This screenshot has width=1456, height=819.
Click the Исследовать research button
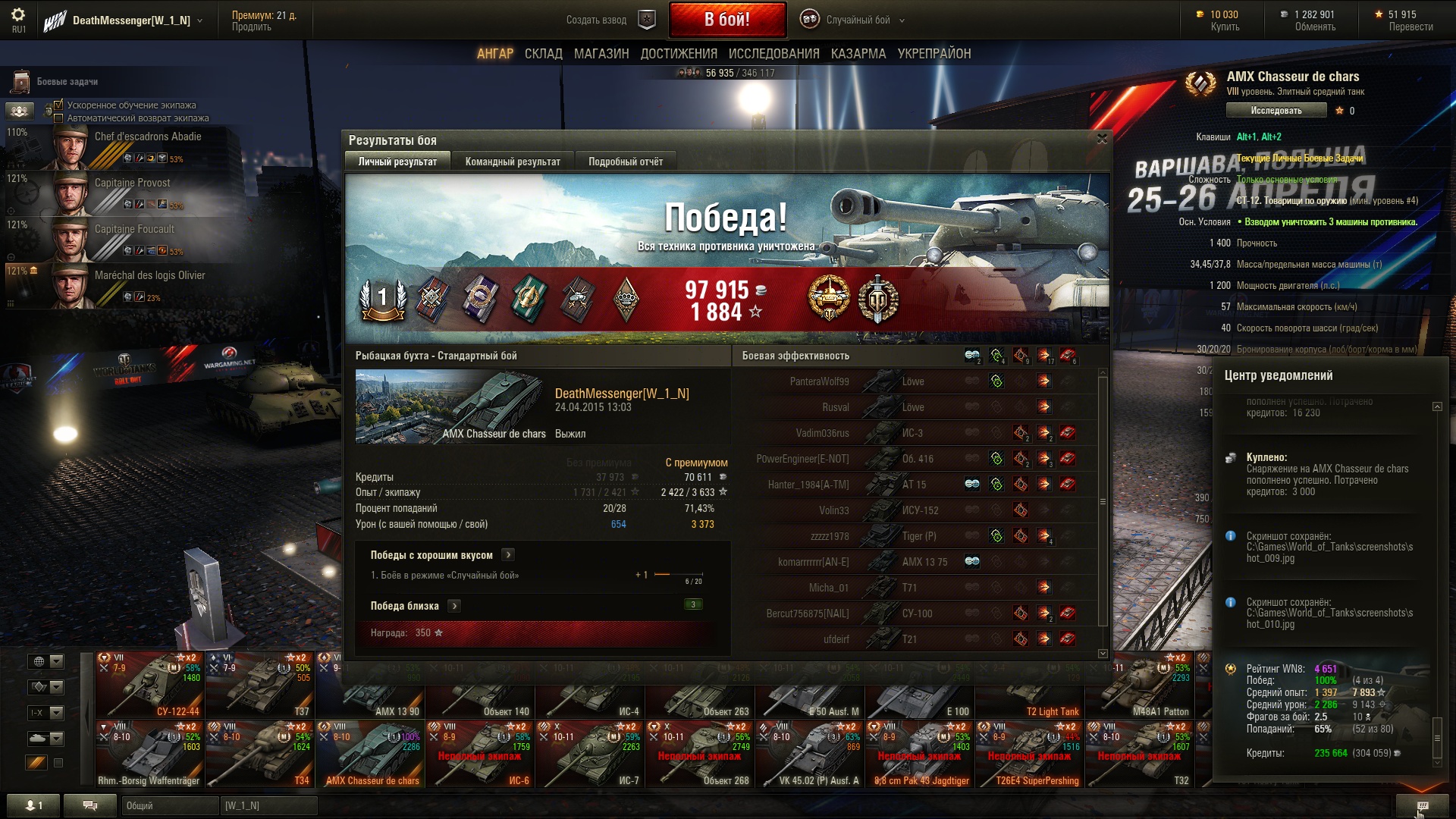click(x=1276, y=111)
